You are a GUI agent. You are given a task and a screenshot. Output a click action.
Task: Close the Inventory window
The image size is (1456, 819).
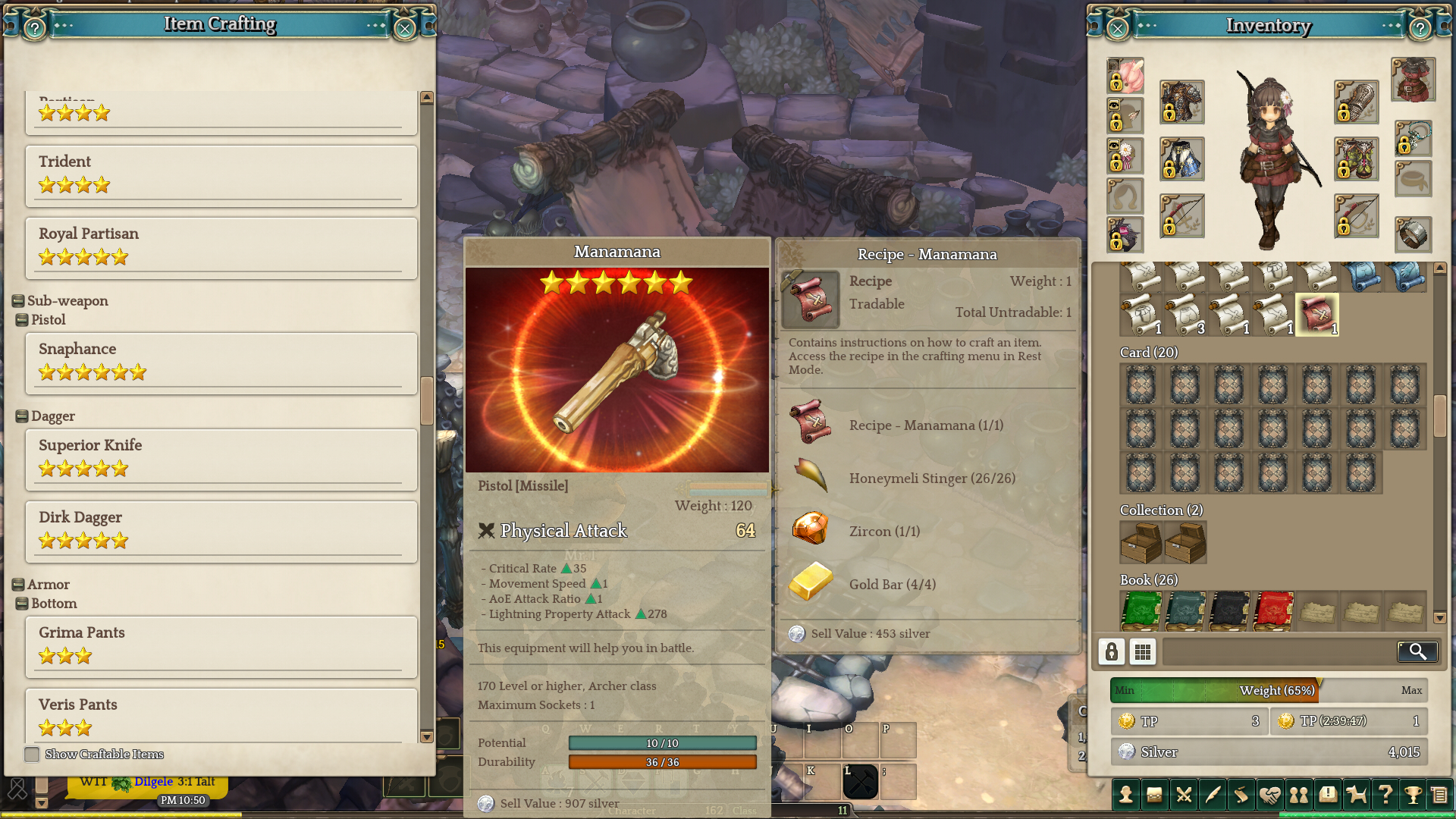click(x=1117, y=29)
